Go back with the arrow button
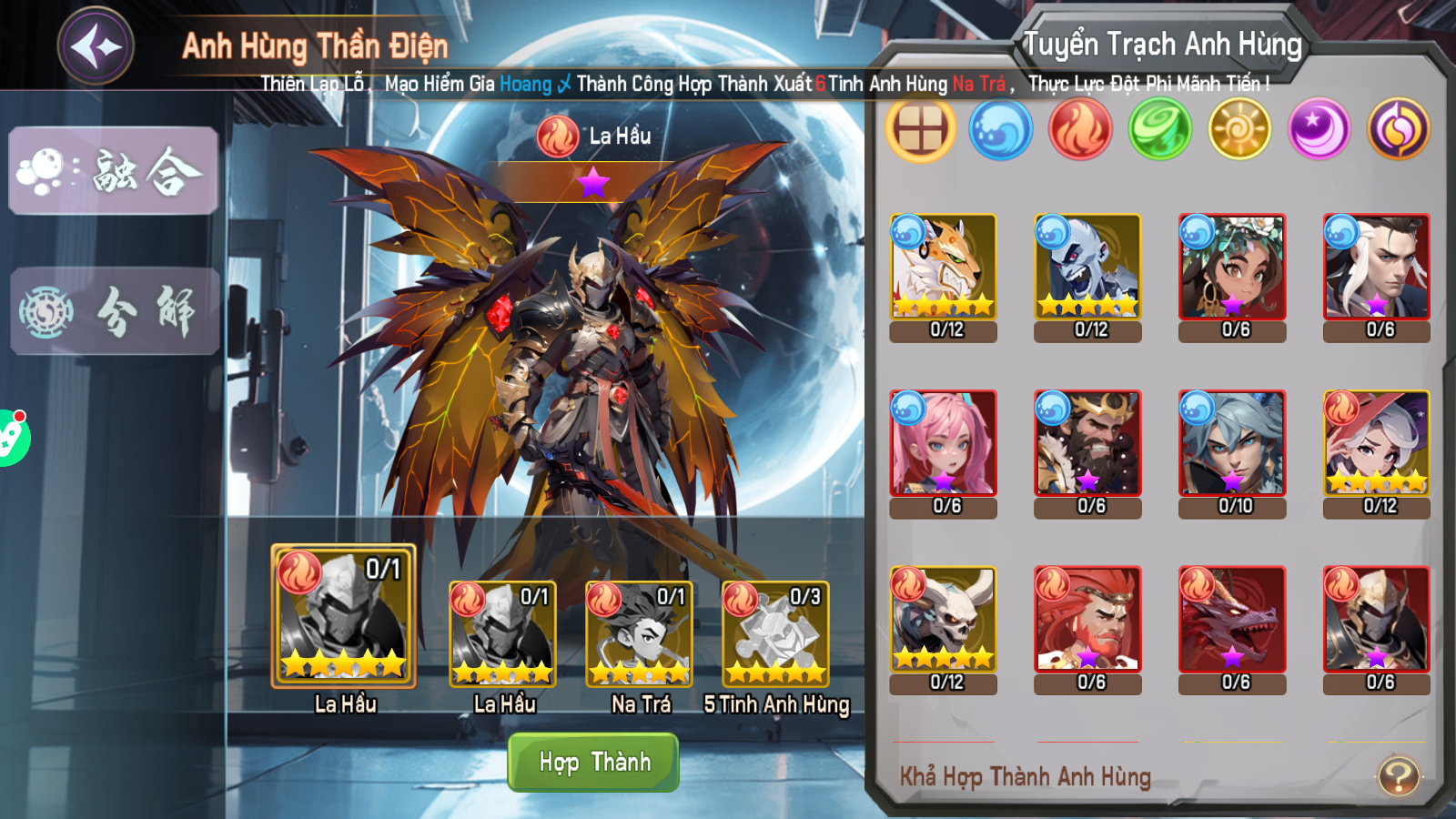1456x819 pixels. click(96, 45)
